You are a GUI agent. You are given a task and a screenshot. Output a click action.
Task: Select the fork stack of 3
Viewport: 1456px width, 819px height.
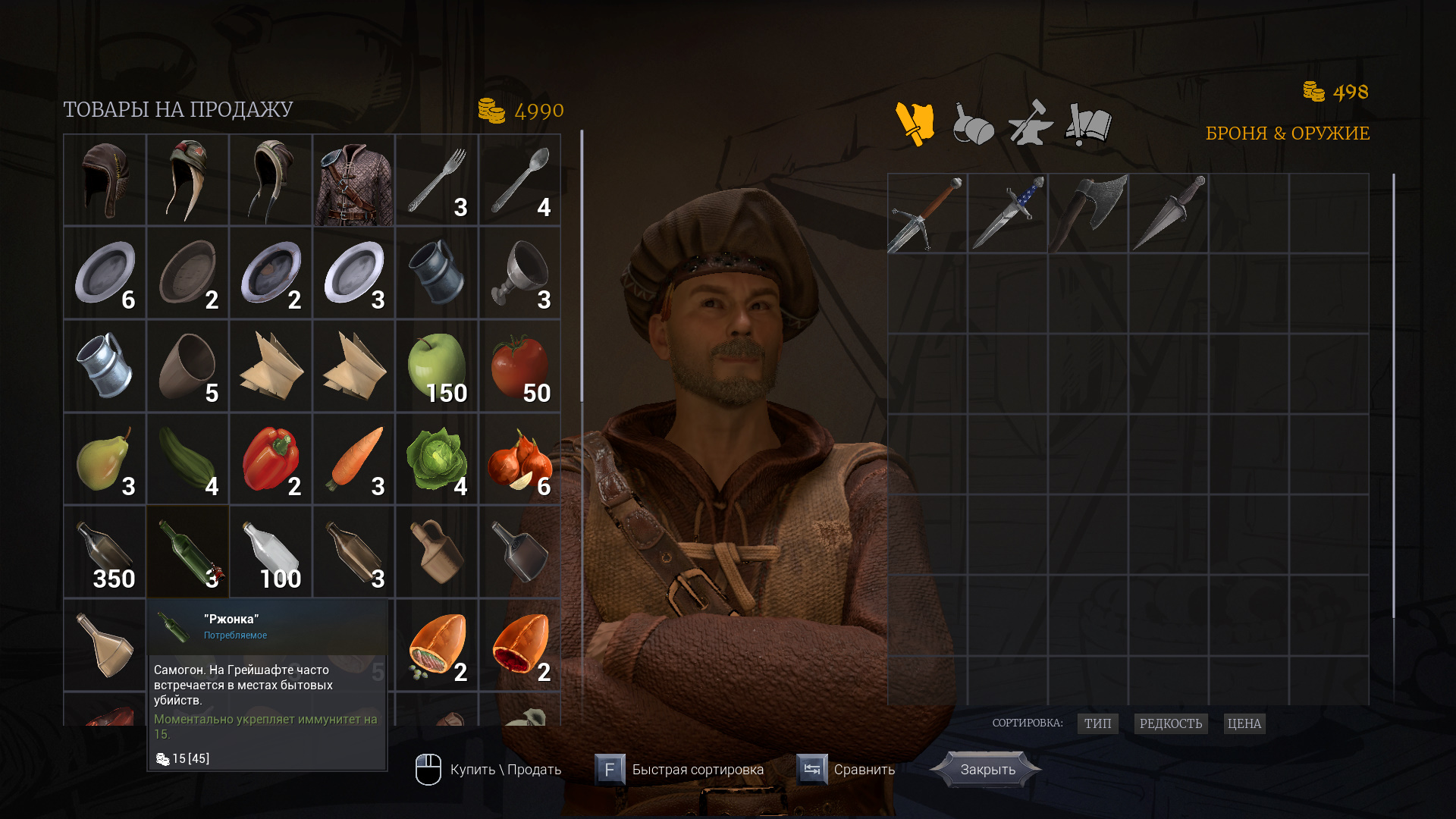tap(437, 180)
